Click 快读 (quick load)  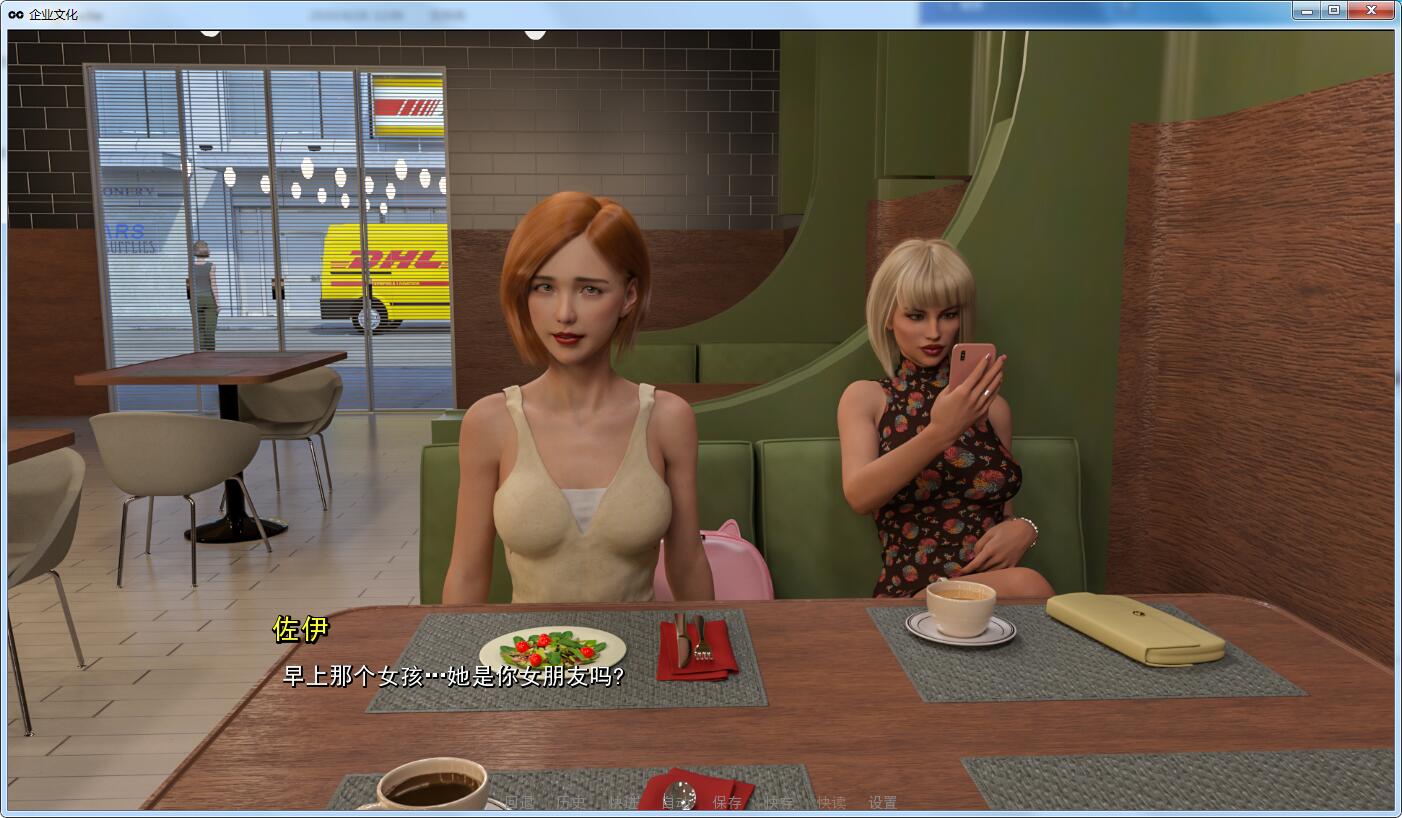[x=831, y=802]
